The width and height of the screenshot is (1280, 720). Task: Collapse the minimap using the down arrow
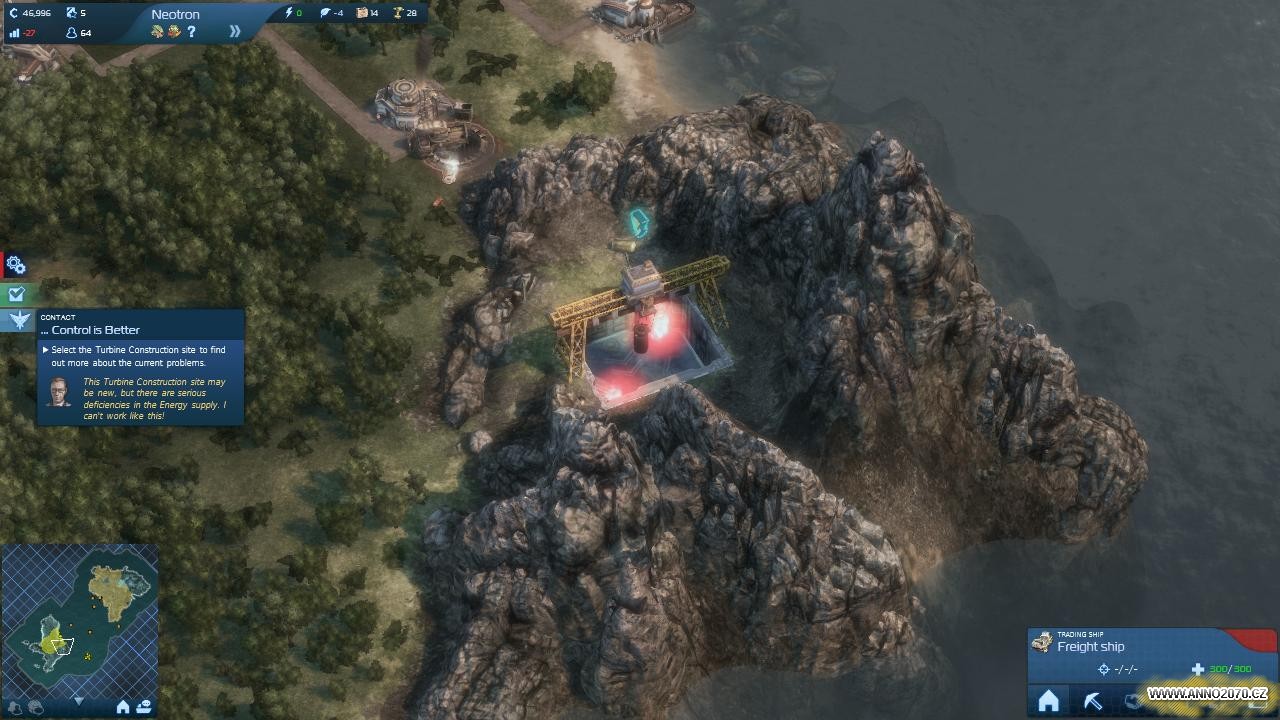[78, 702]
